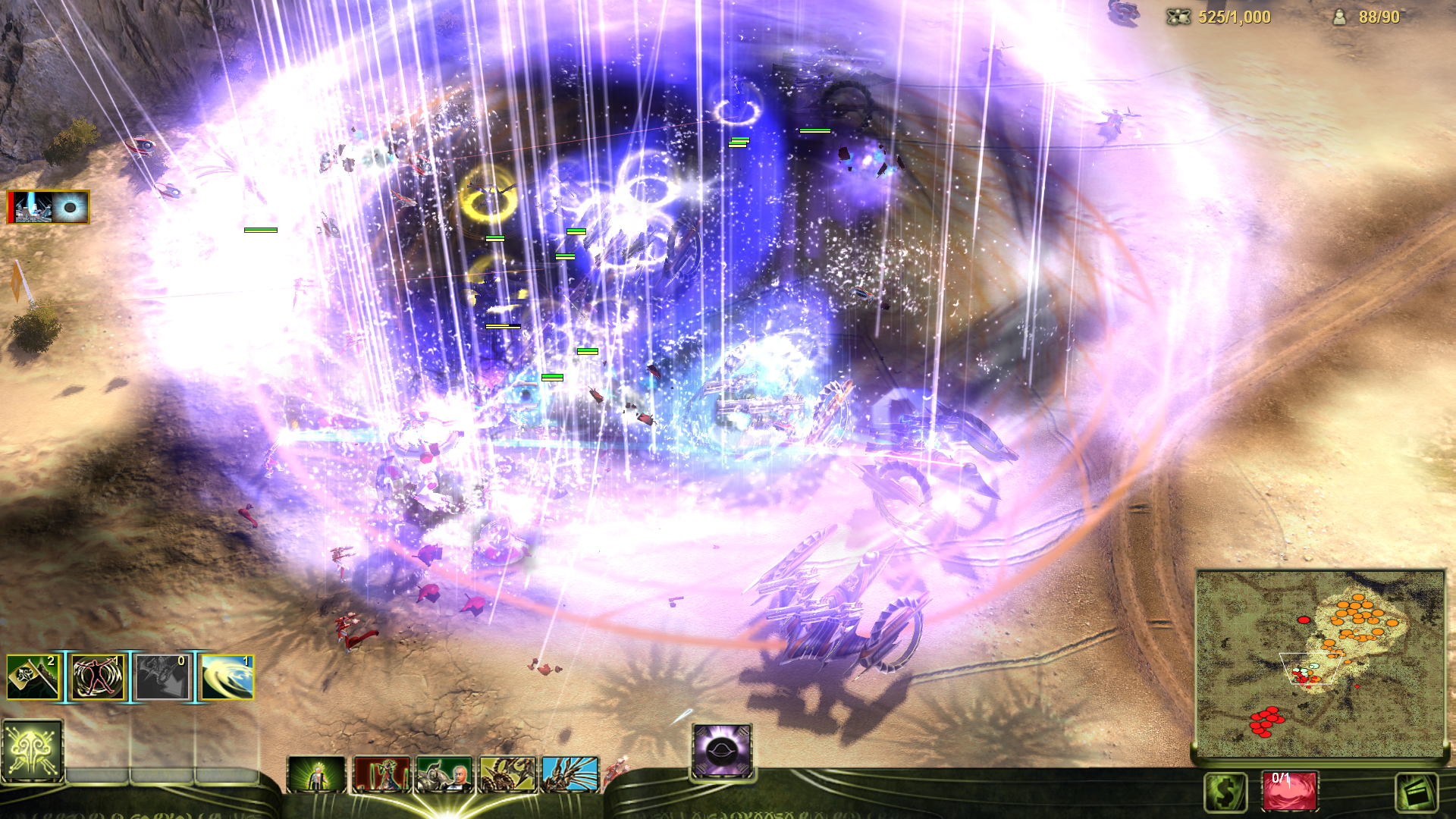
Task: Activate the yellow swirl vortex power
Action: coord(227,677)
